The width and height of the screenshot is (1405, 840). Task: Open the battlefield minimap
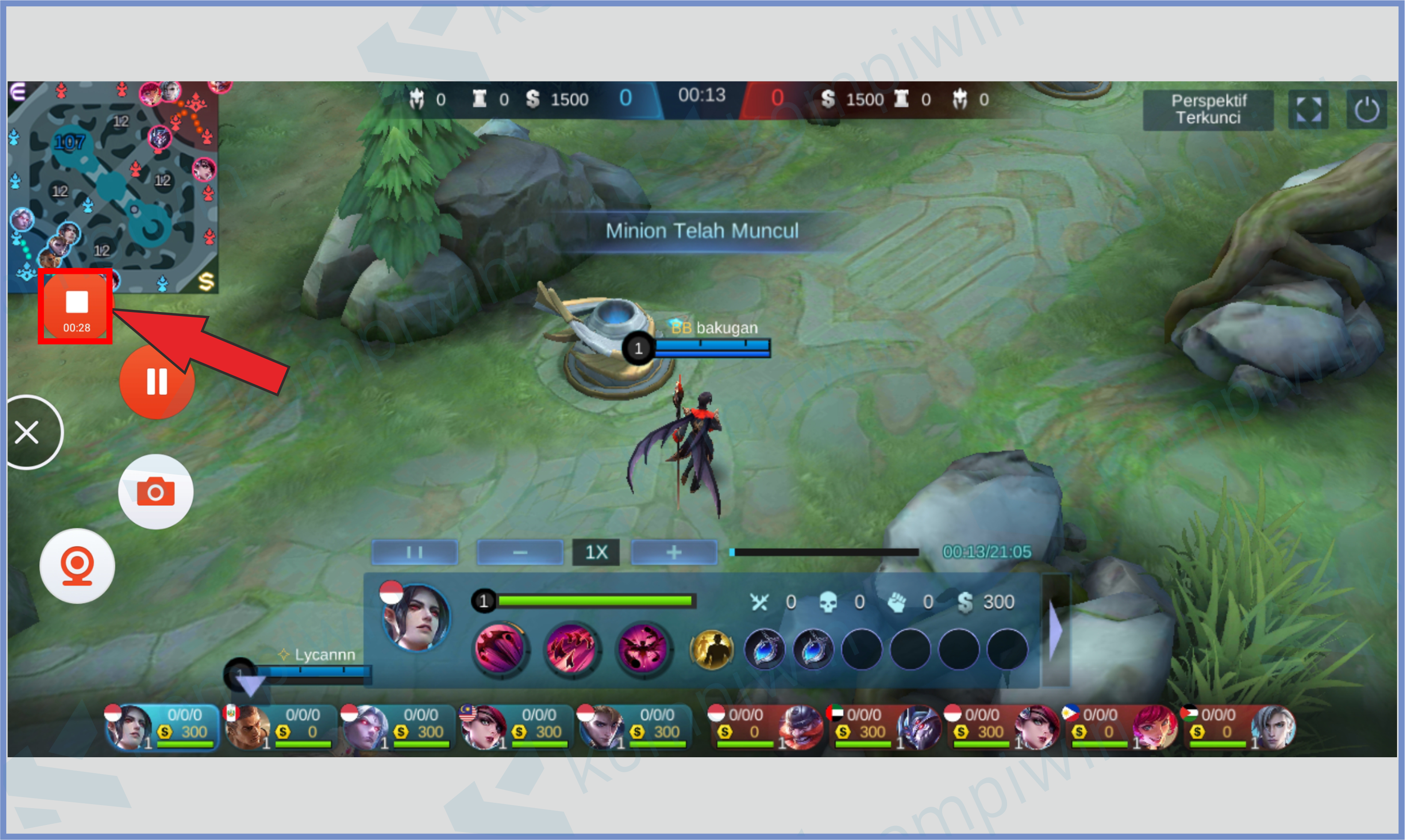coord(113,187)
